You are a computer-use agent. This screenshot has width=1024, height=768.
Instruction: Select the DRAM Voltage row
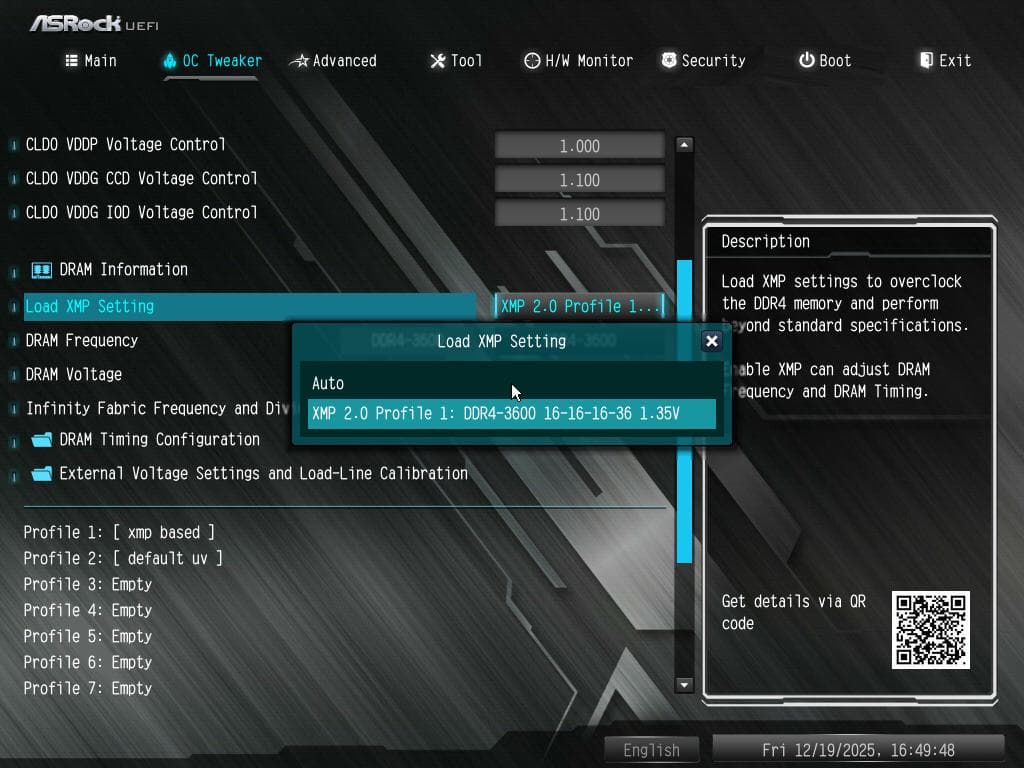point(74,374)
